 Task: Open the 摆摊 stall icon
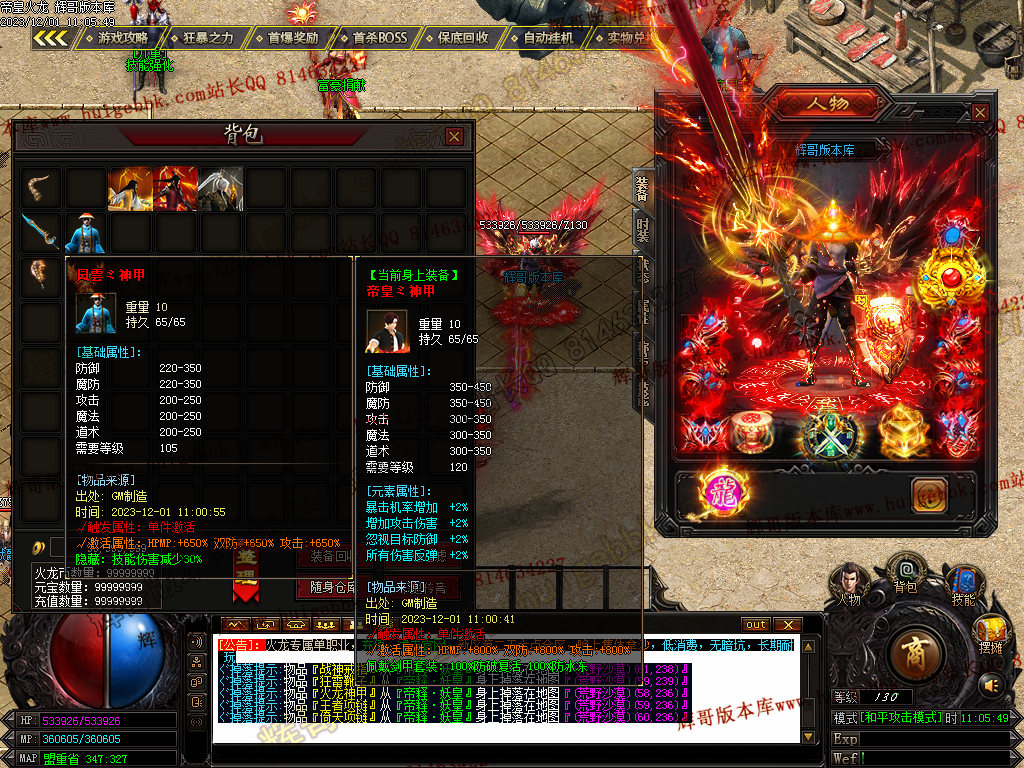click(x=991, y=634)
